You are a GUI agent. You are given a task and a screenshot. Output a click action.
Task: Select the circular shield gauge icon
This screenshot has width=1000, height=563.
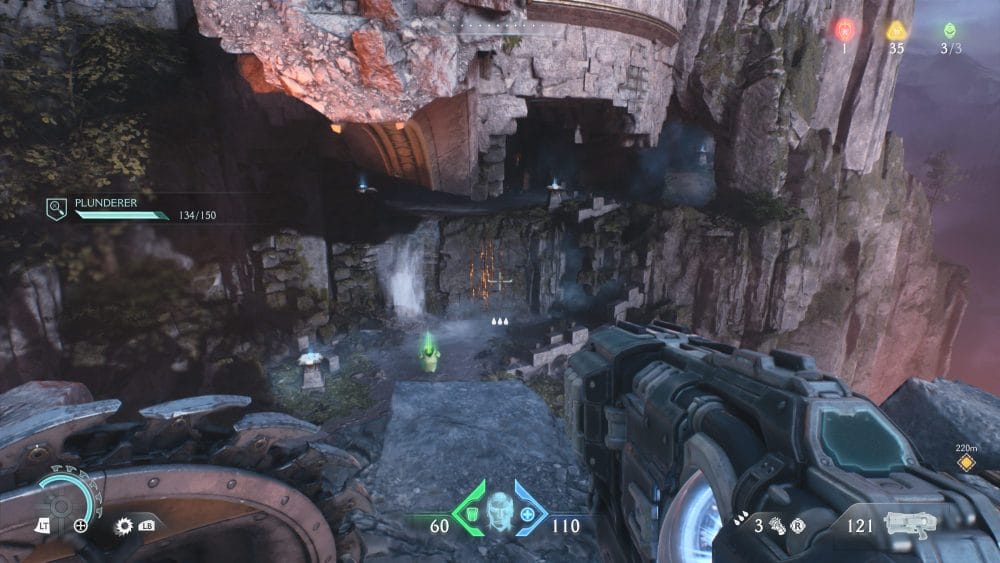tap(61, 500)
